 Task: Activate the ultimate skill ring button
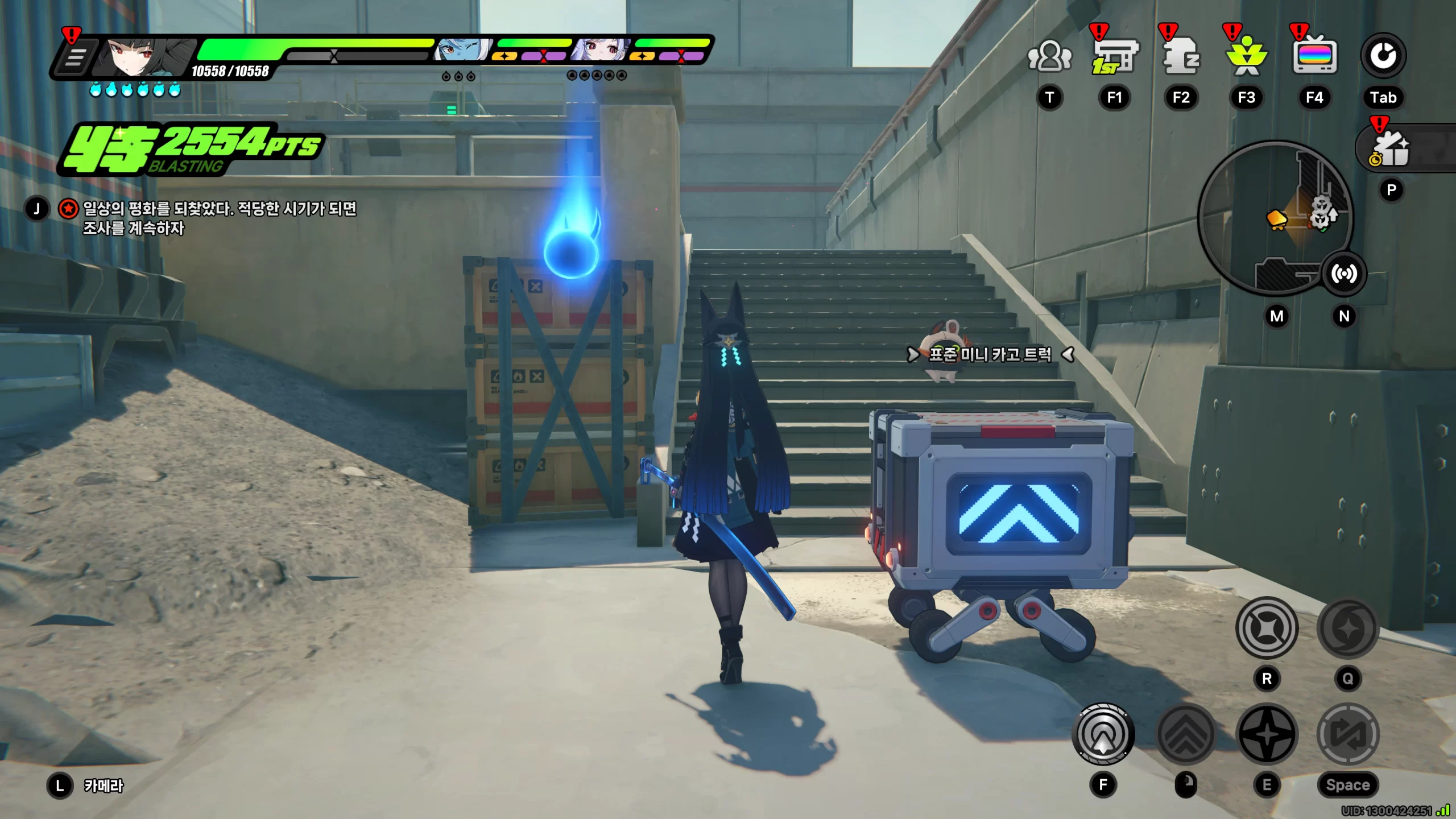(x=1267, y=628)
